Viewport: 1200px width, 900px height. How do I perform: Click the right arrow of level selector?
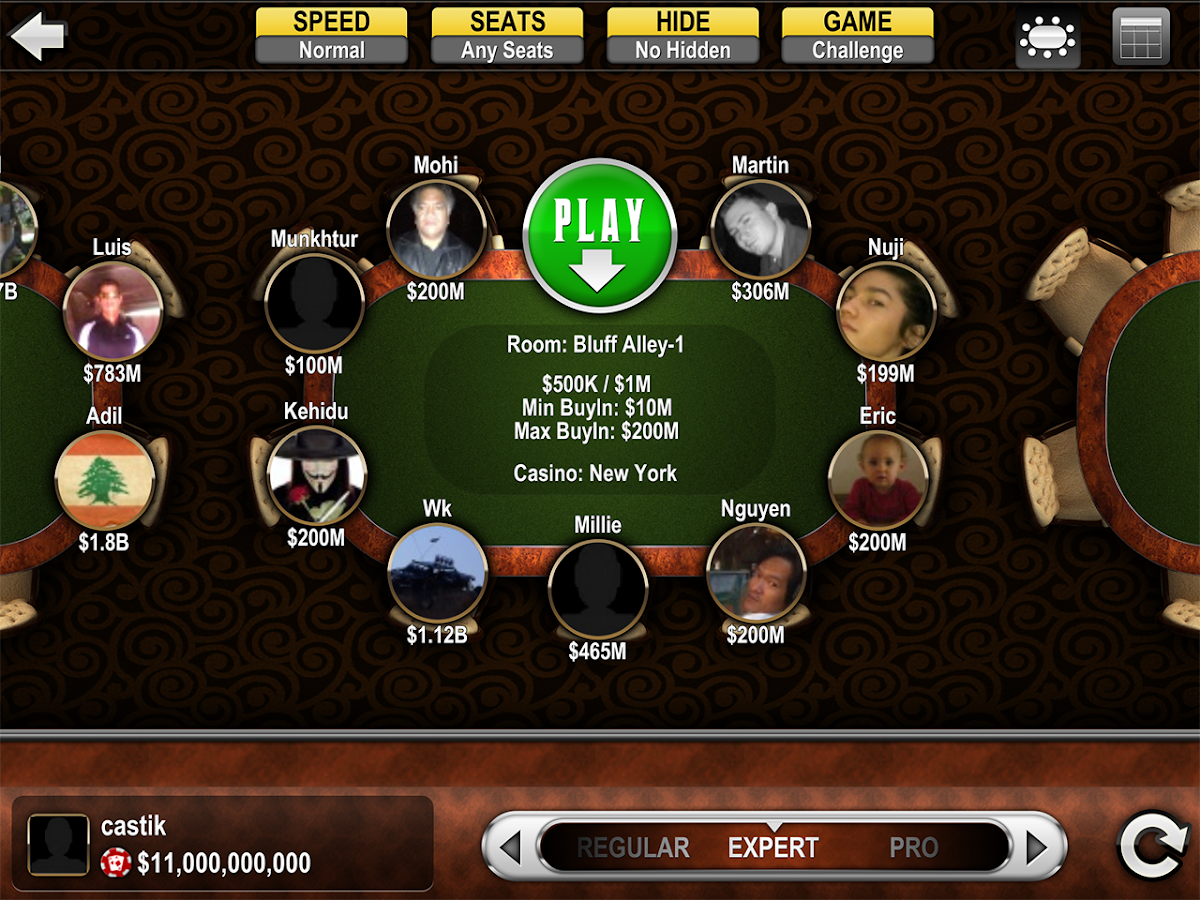[1037, 848]
